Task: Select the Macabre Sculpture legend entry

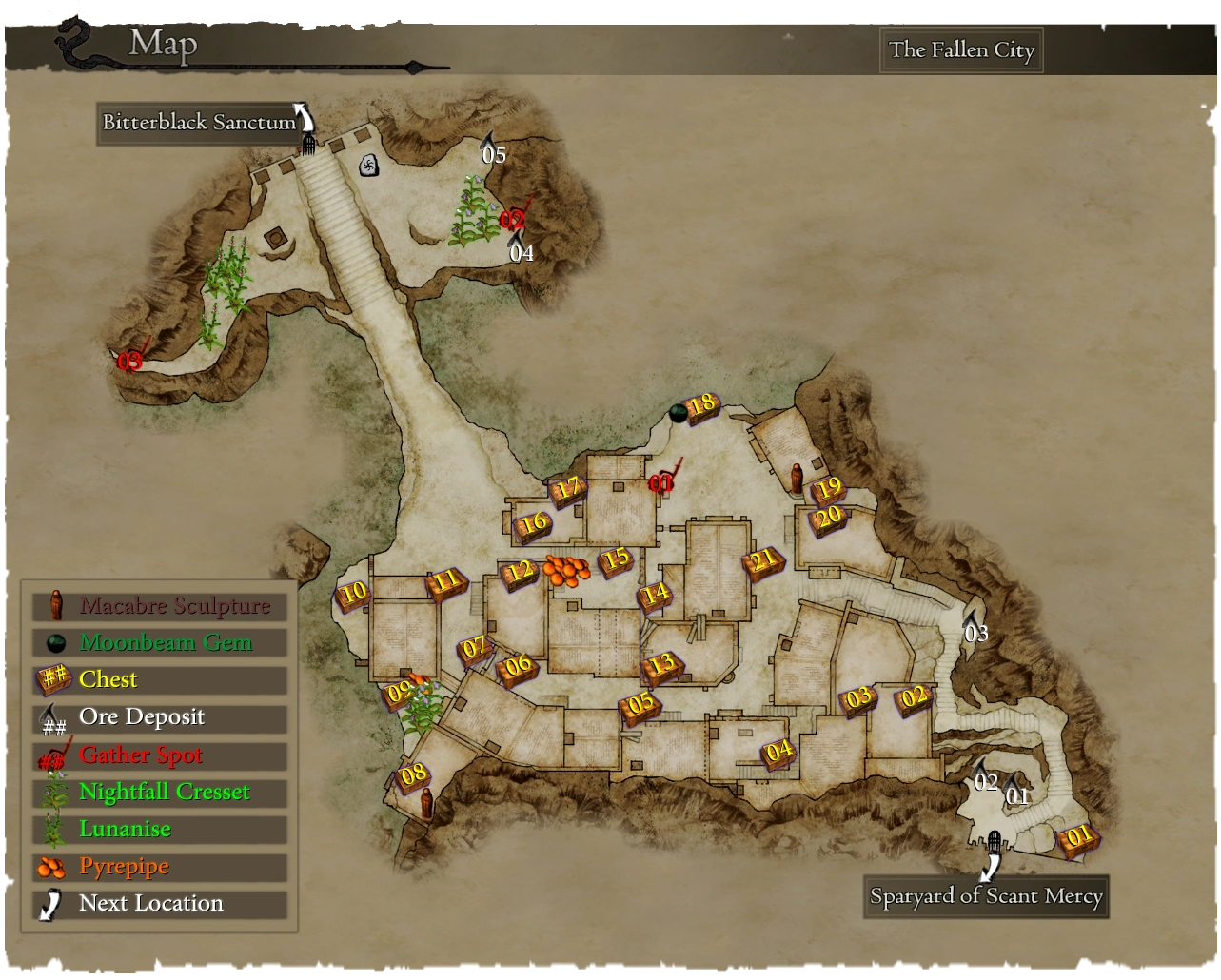Action: pos(159,606)
